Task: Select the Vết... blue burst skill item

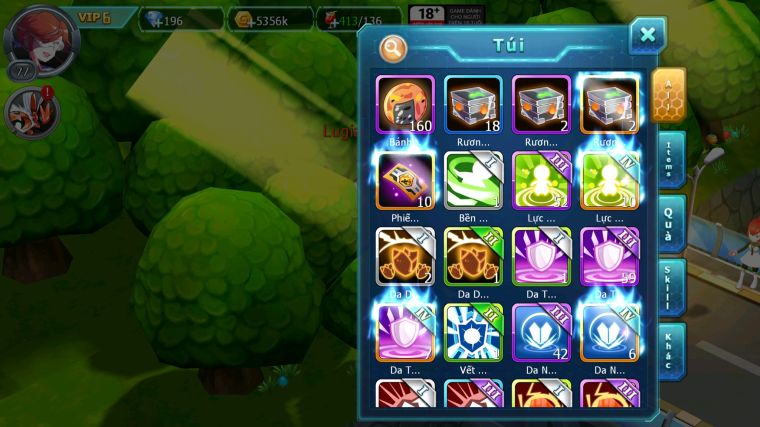Action: tap(473, 331)
